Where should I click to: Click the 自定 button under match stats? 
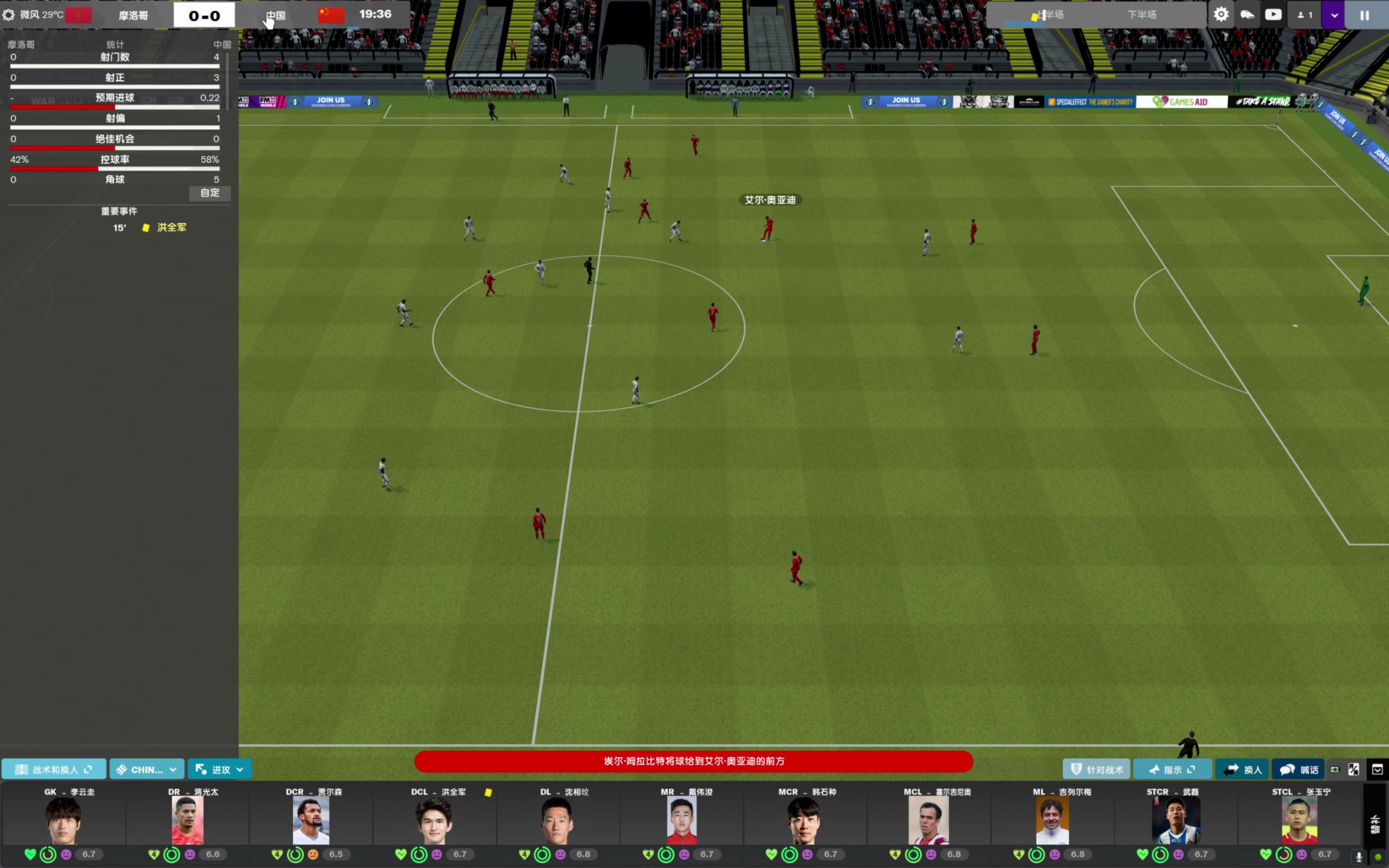pyautogui.click(x=209, y=193)
